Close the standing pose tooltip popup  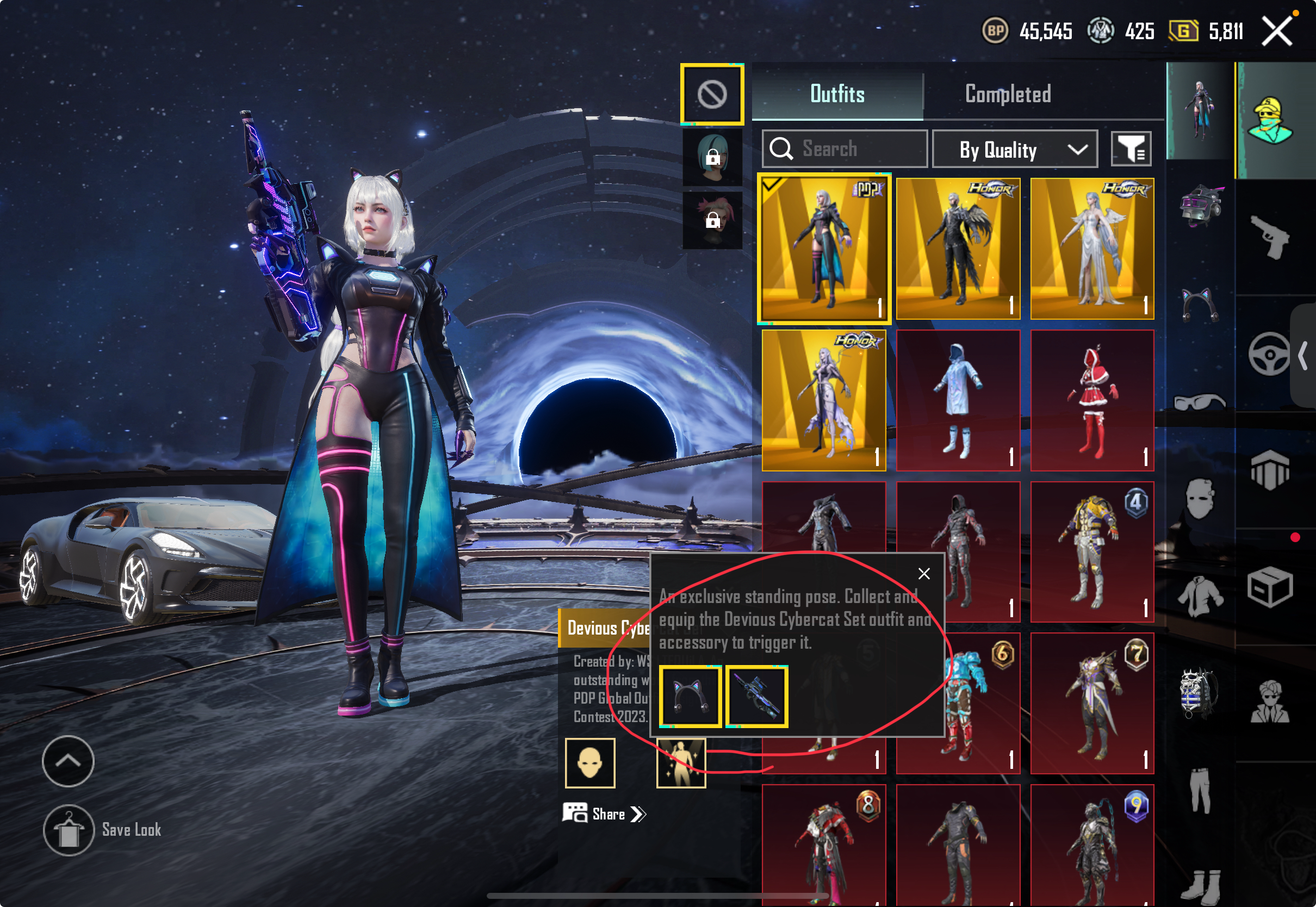[924, 574]
